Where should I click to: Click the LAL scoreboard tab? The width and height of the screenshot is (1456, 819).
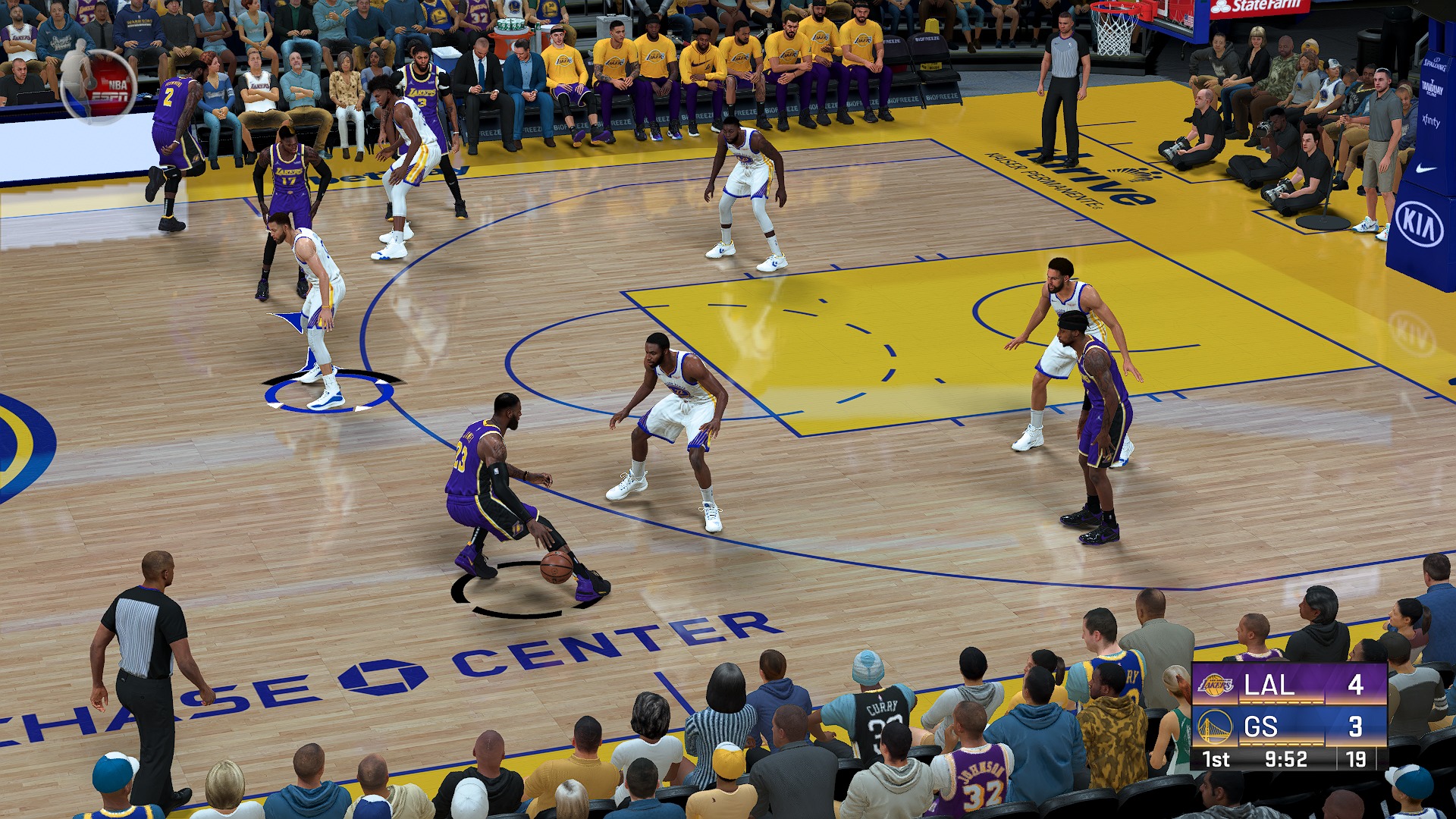1269,686
